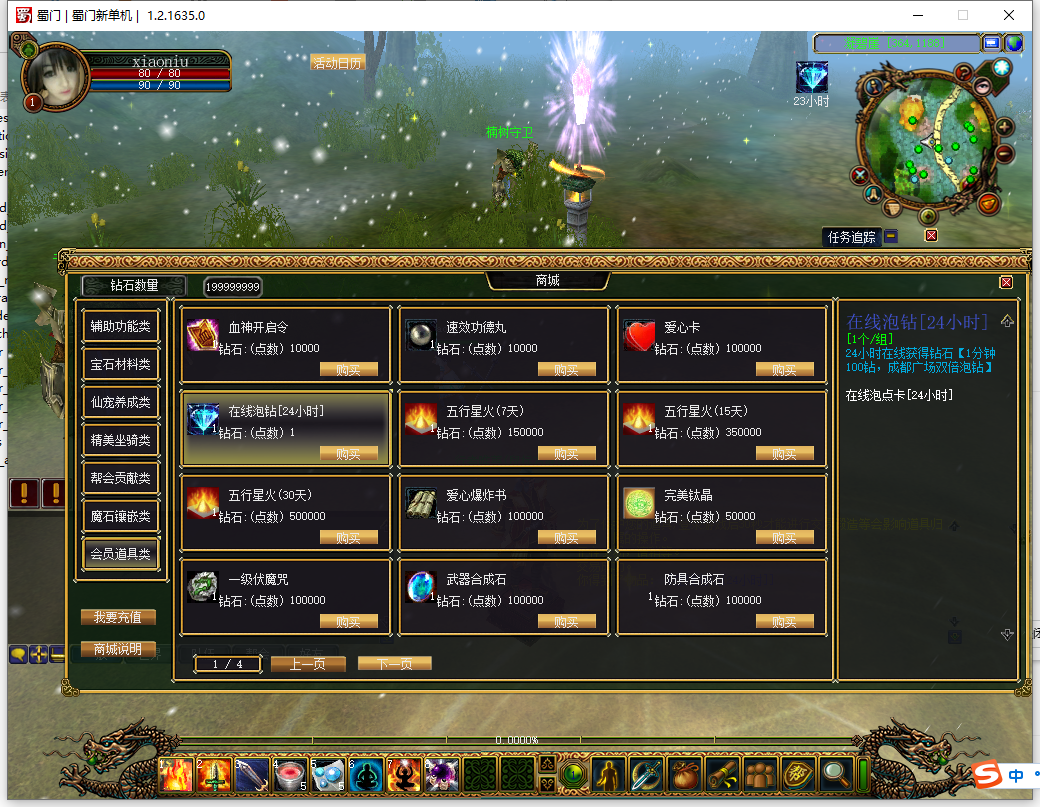Open the 活动日历 activity calendar
The image size is (1040, 807).
(337, 62)
